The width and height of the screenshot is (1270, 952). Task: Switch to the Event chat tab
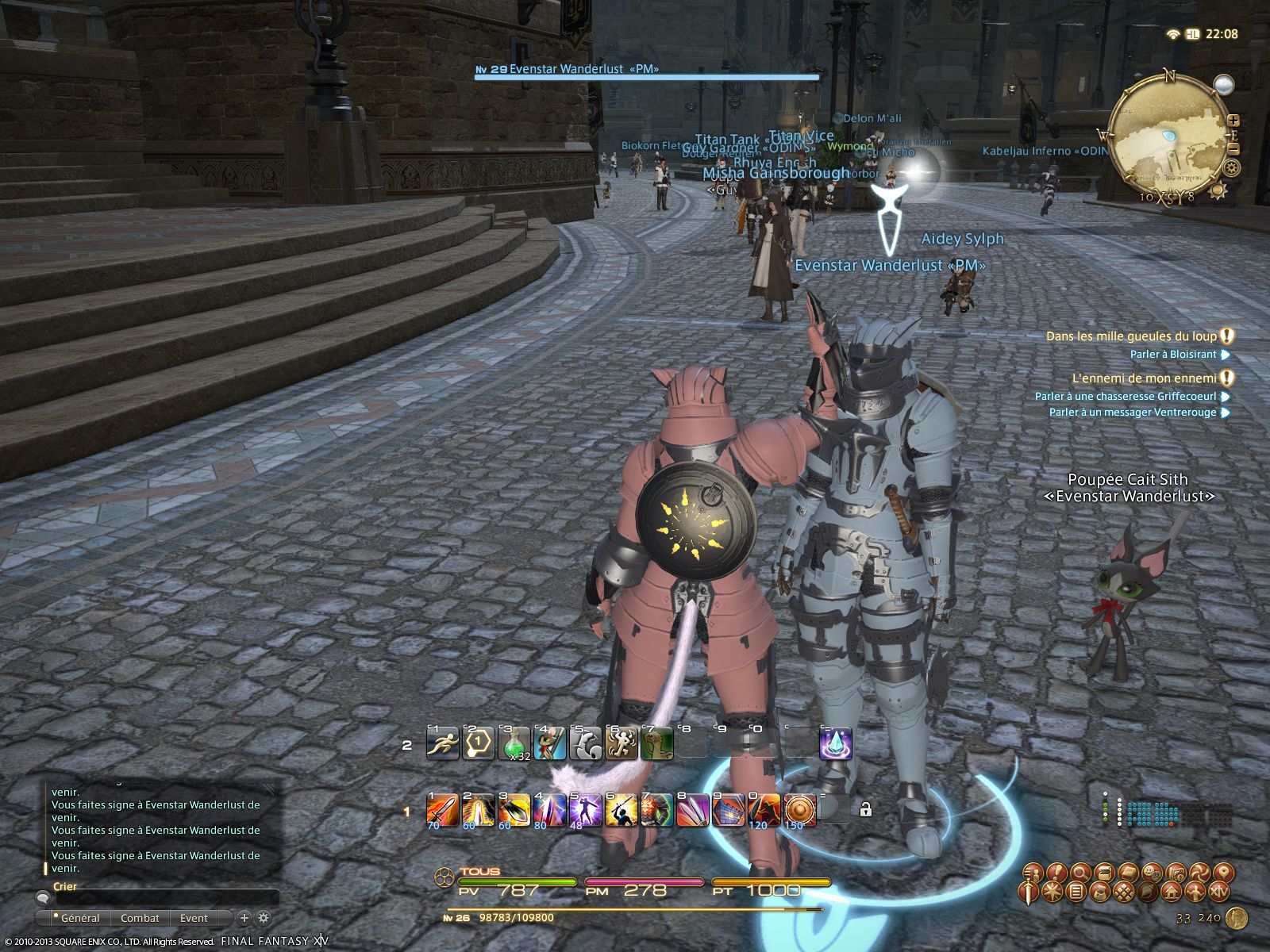[194, 918]
